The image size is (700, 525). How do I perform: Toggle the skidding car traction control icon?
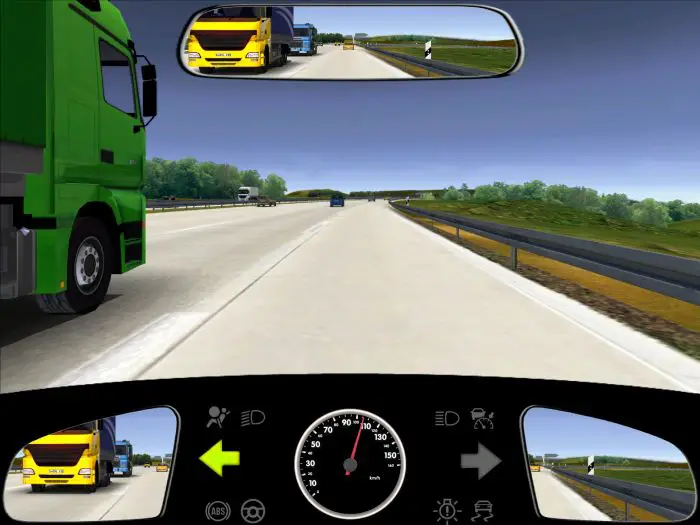[484, 510]
